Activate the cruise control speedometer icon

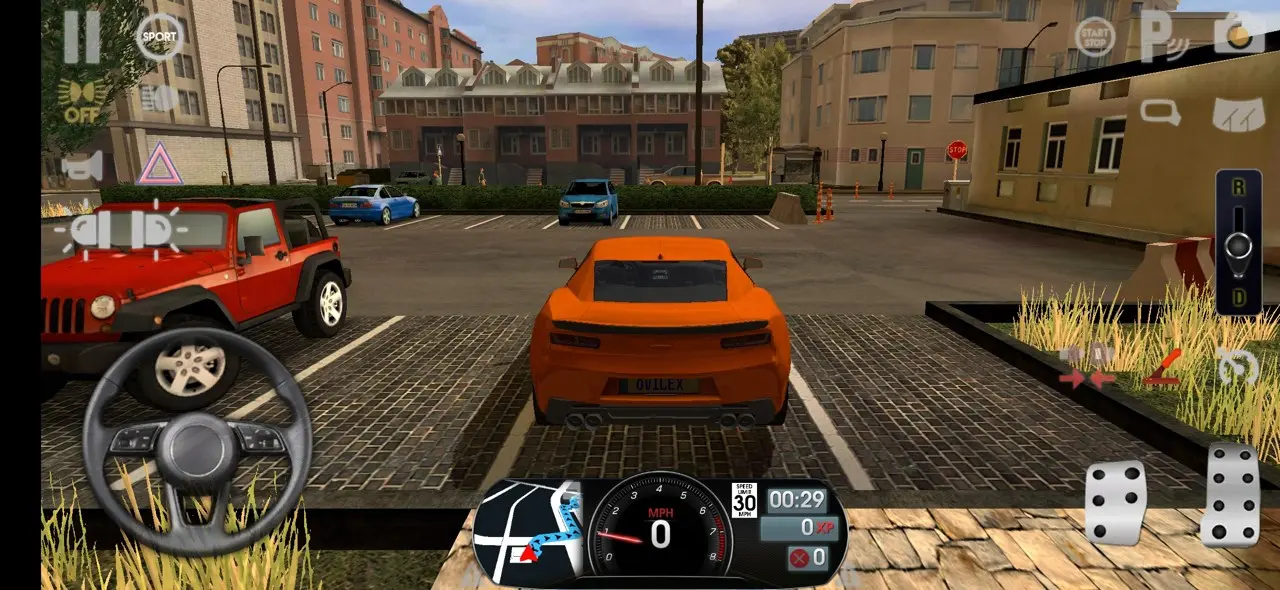coord(1238,367)
